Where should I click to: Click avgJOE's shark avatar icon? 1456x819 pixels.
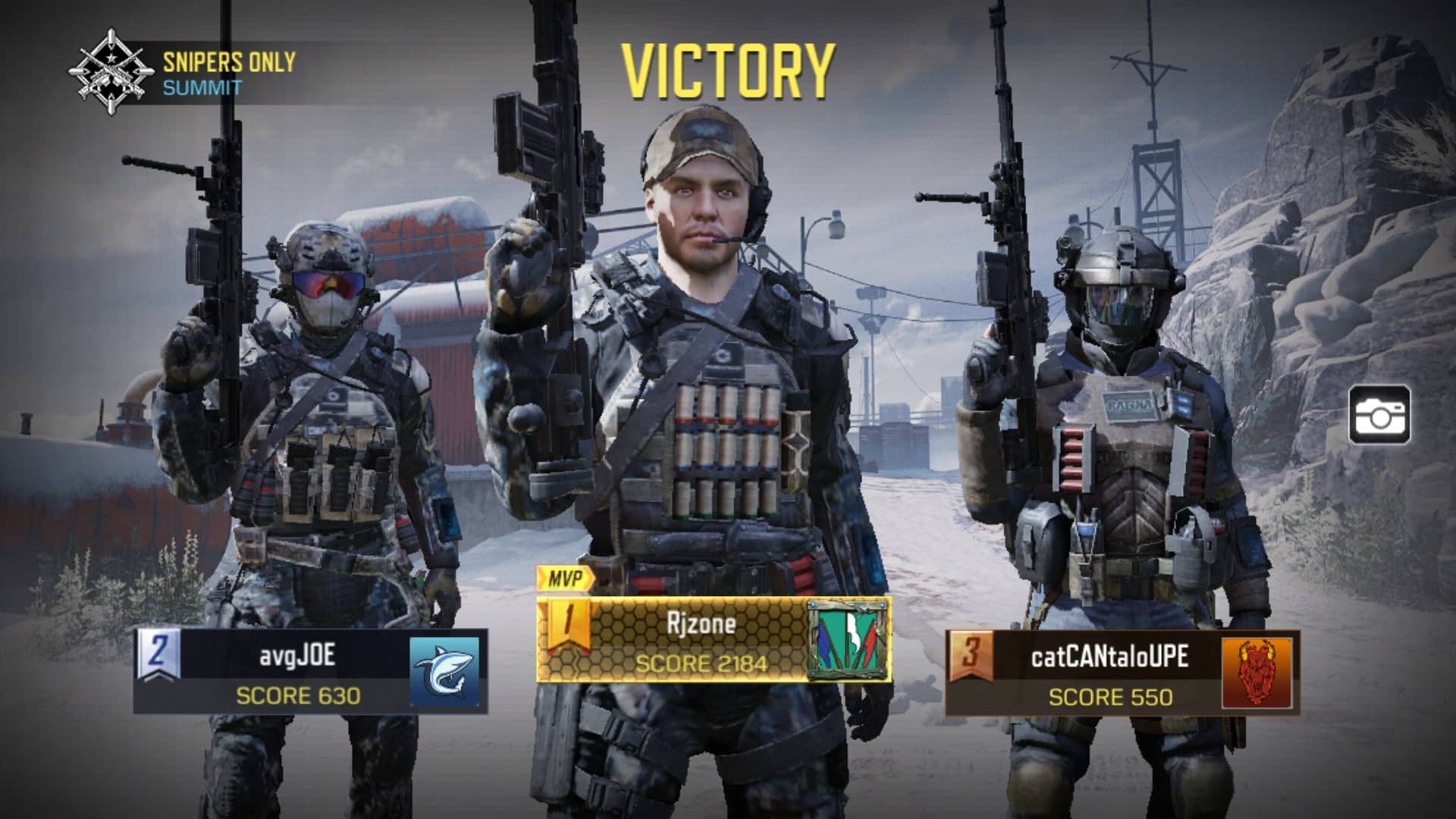click(445, 671)
